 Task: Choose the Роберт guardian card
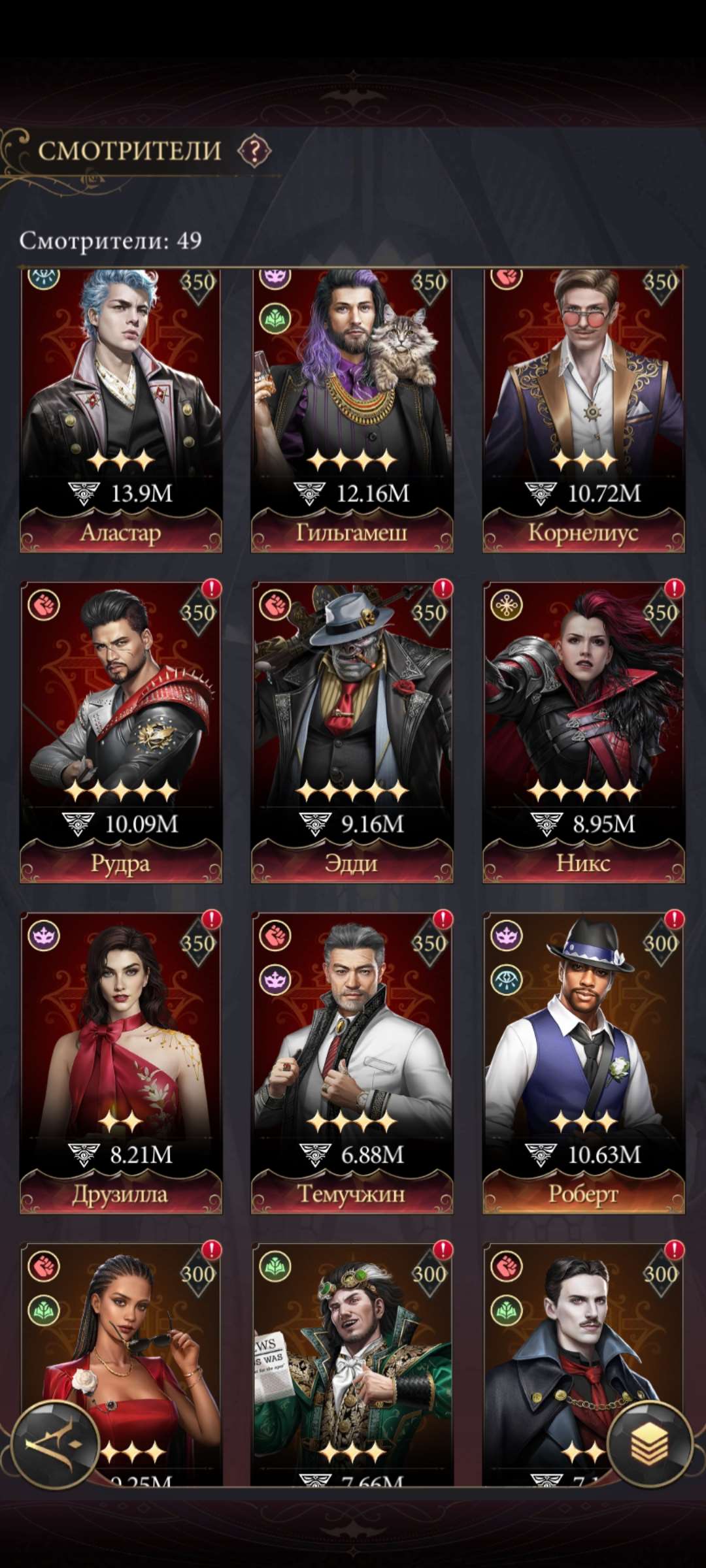583,1062
